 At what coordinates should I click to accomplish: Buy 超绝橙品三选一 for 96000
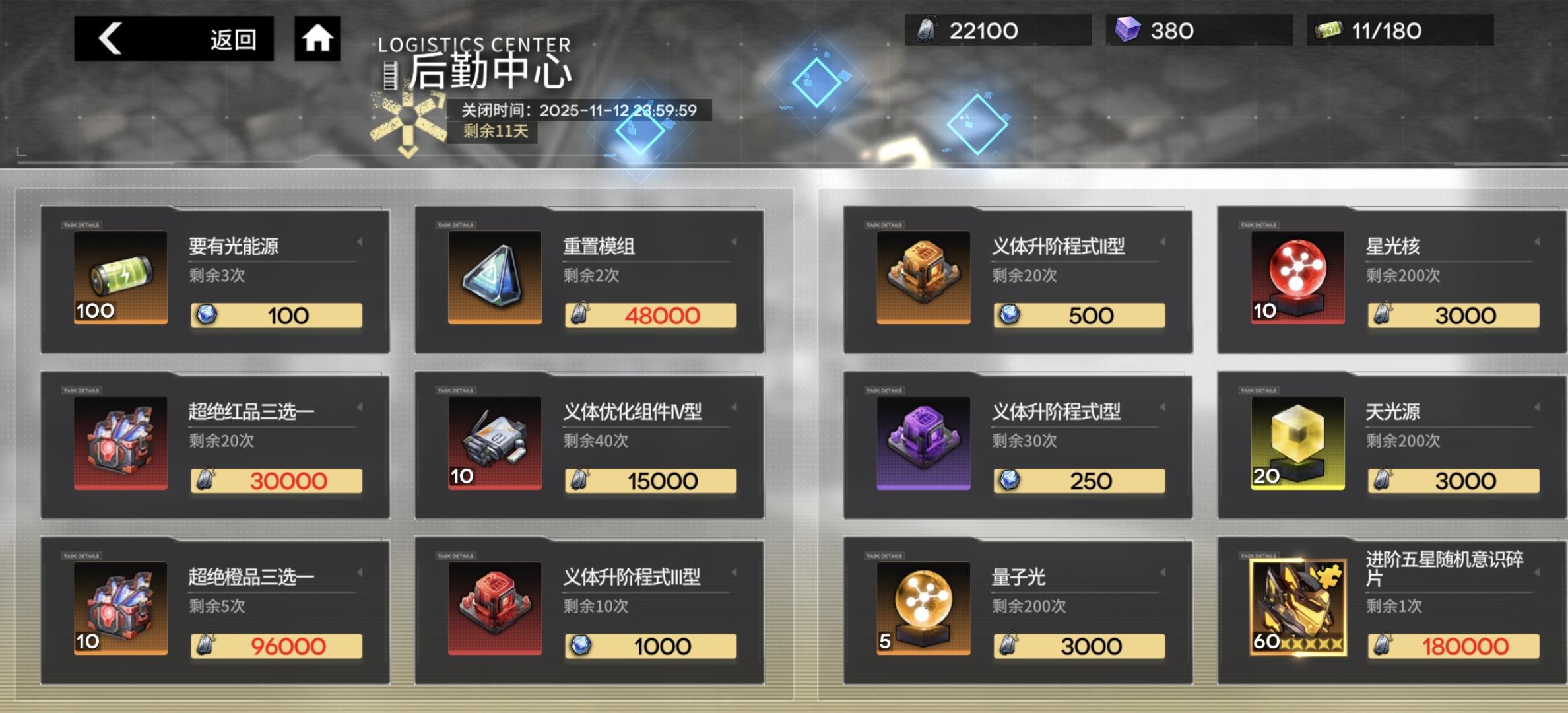point(277,645)
